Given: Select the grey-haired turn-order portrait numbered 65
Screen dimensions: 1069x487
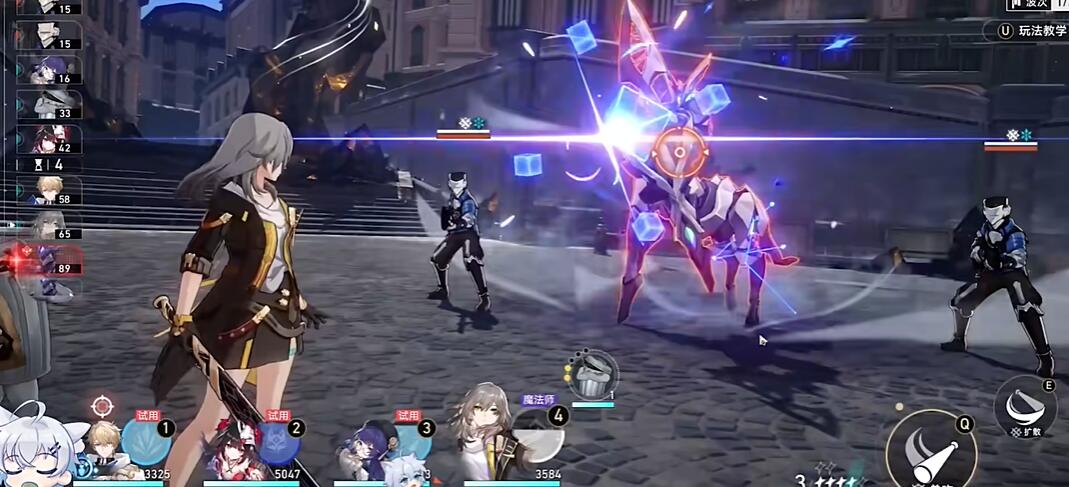Looking at the screenshot, I should point(48,225).
